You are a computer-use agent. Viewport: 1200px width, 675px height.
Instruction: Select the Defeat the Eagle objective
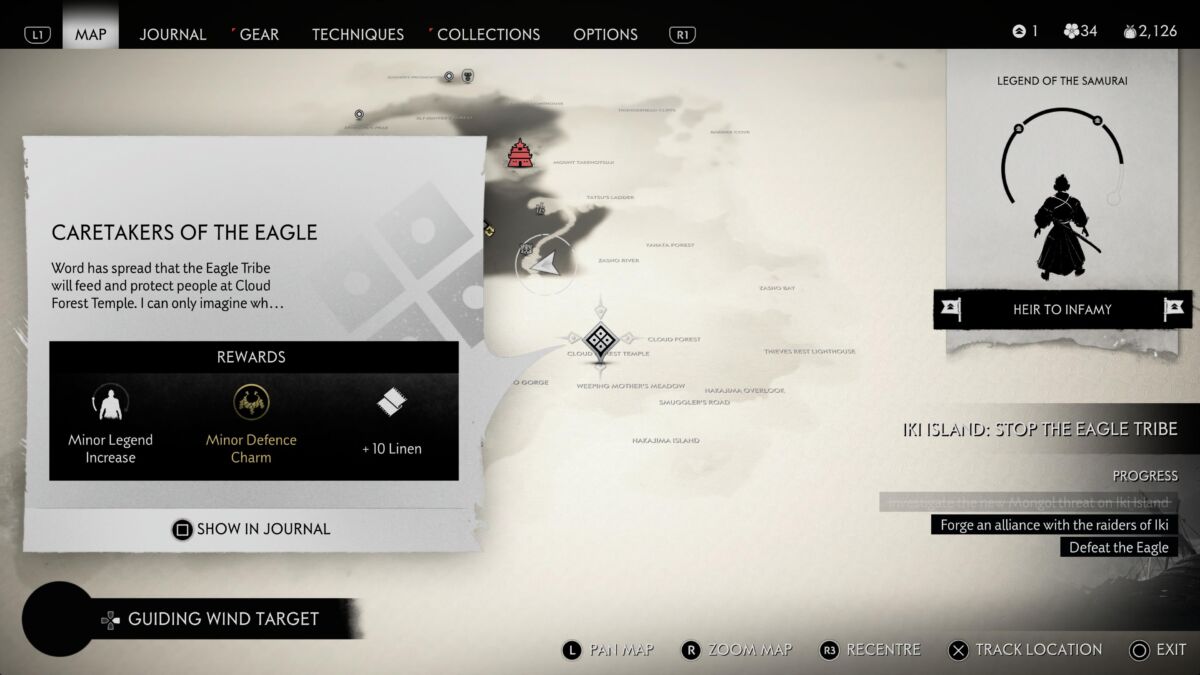1118,547
